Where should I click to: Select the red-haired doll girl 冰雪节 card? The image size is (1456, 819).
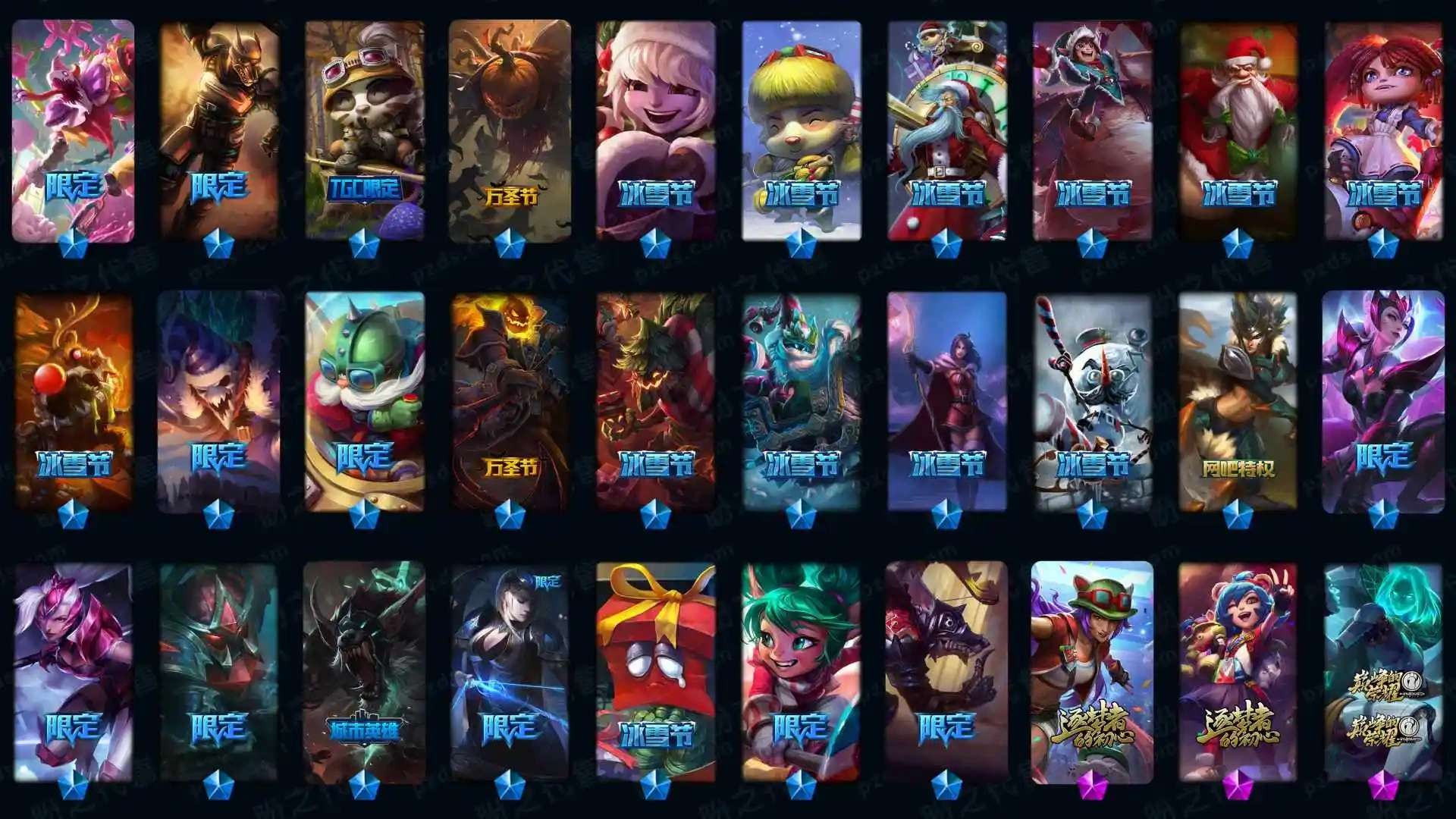tap(1384, 129)
